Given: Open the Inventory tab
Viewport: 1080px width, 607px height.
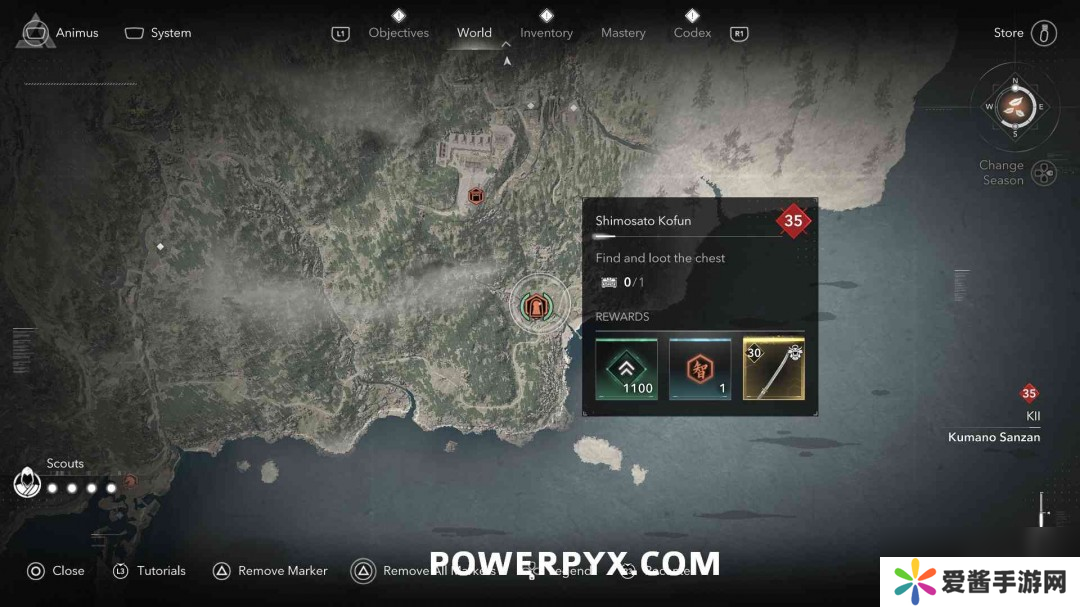Looking at the screenshot, I should [x=546, y=33].
